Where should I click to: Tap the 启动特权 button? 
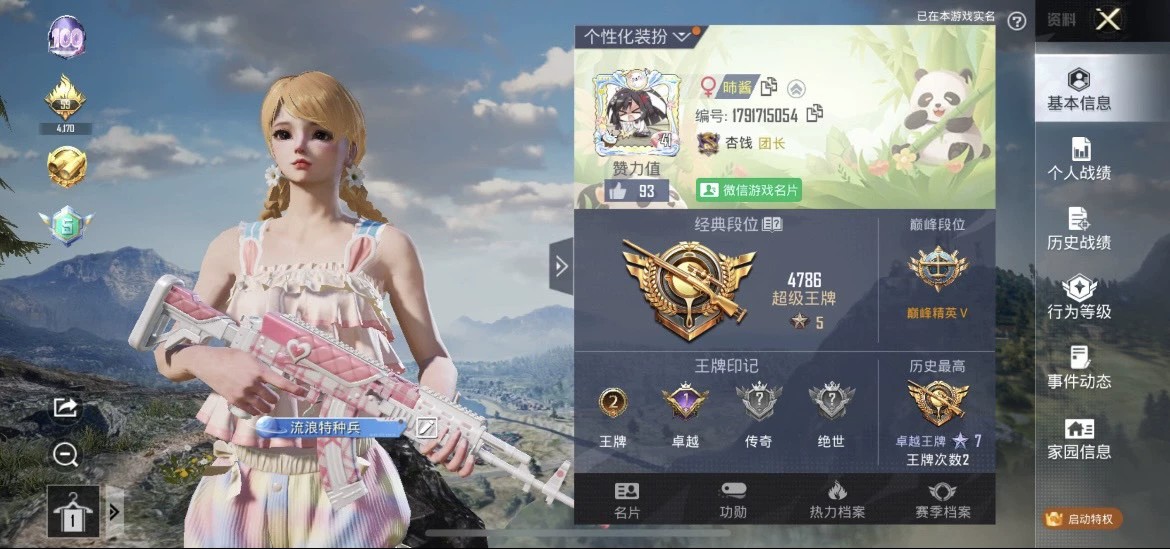(x=1084, y=518)
